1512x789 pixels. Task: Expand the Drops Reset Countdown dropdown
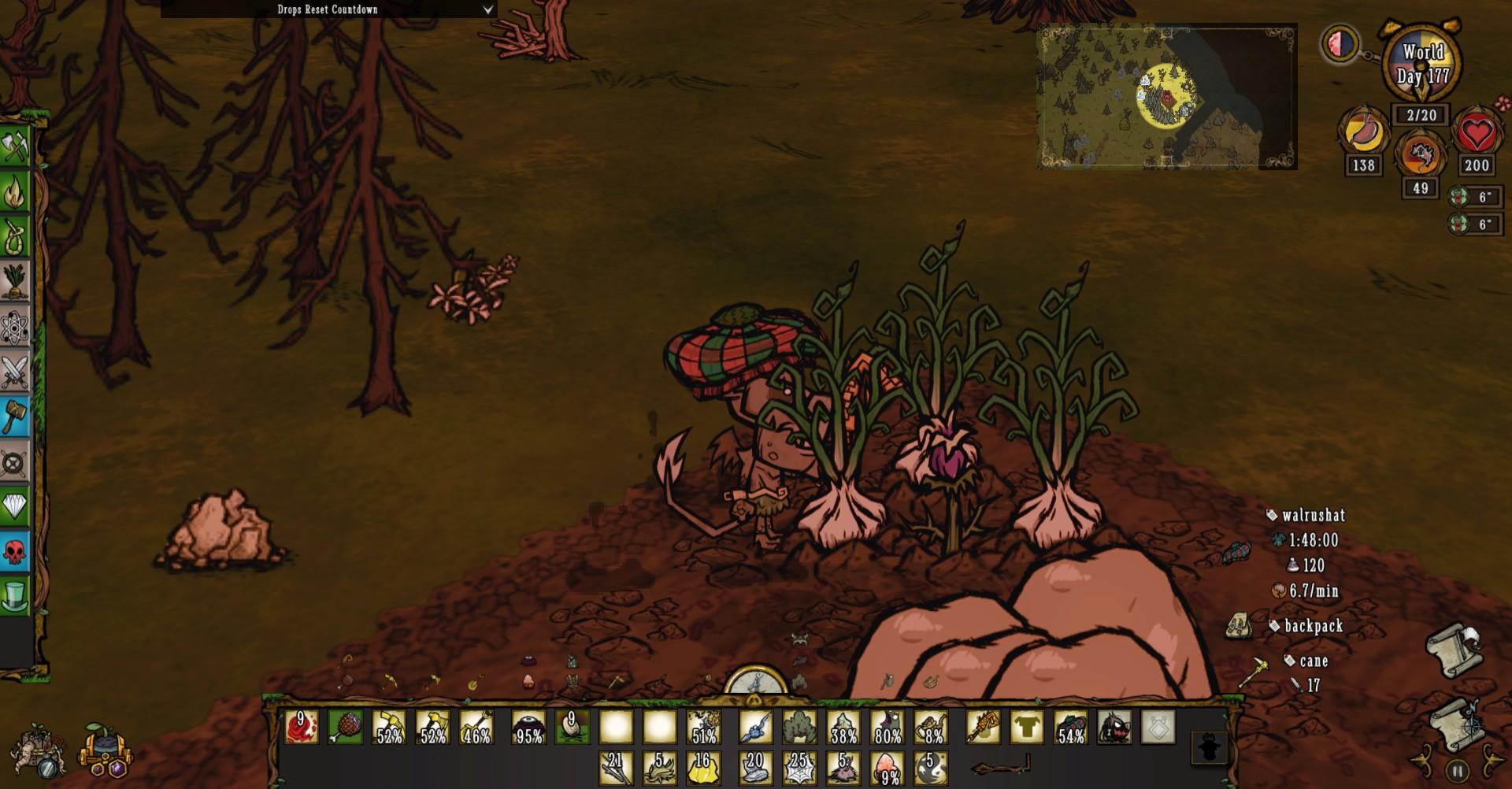click(487, 9)
